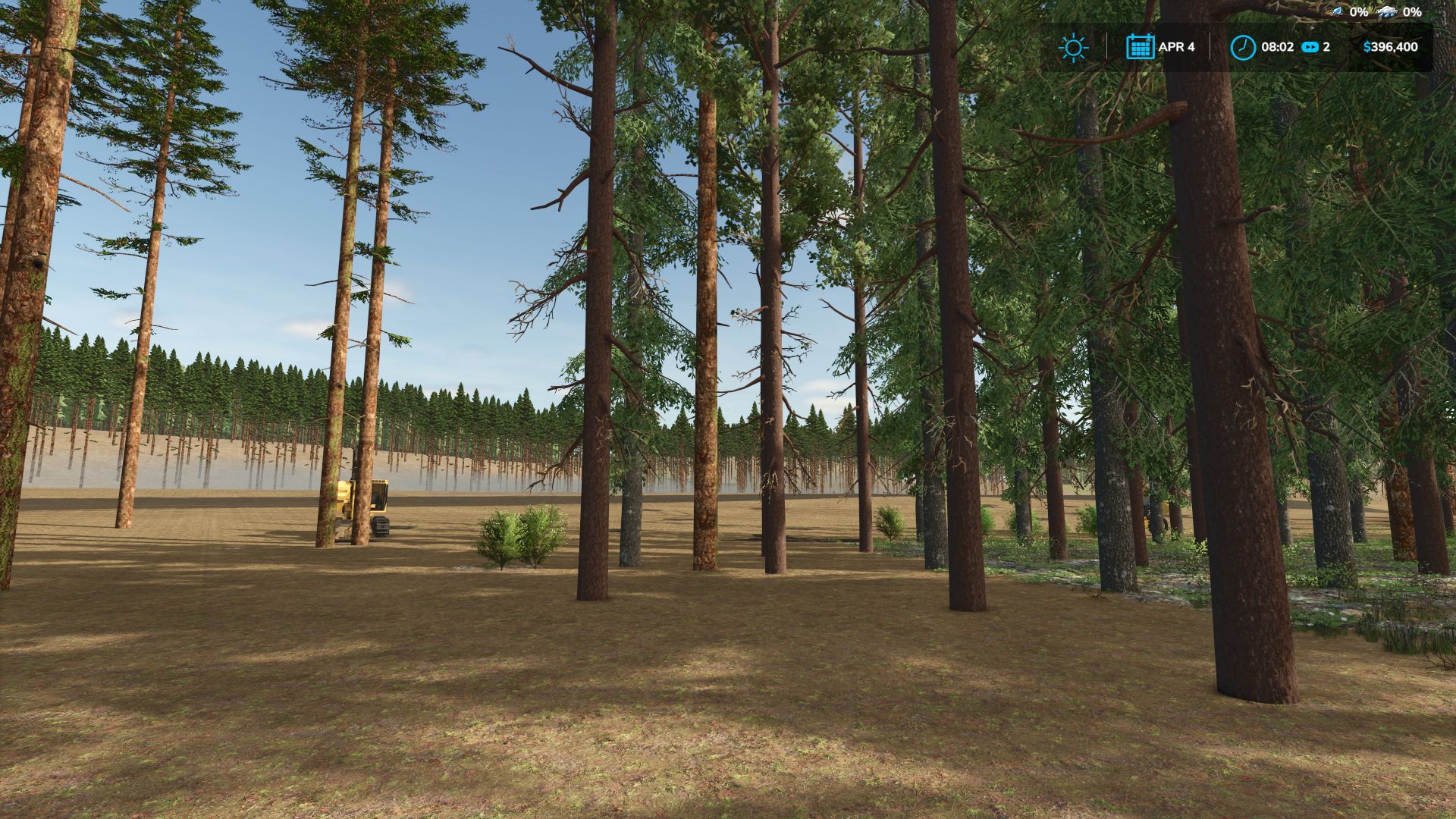Viewport: 1456px width, 819px height.
Task: Click the dollar sign on the money display
Action: (x=1369, y=47)
